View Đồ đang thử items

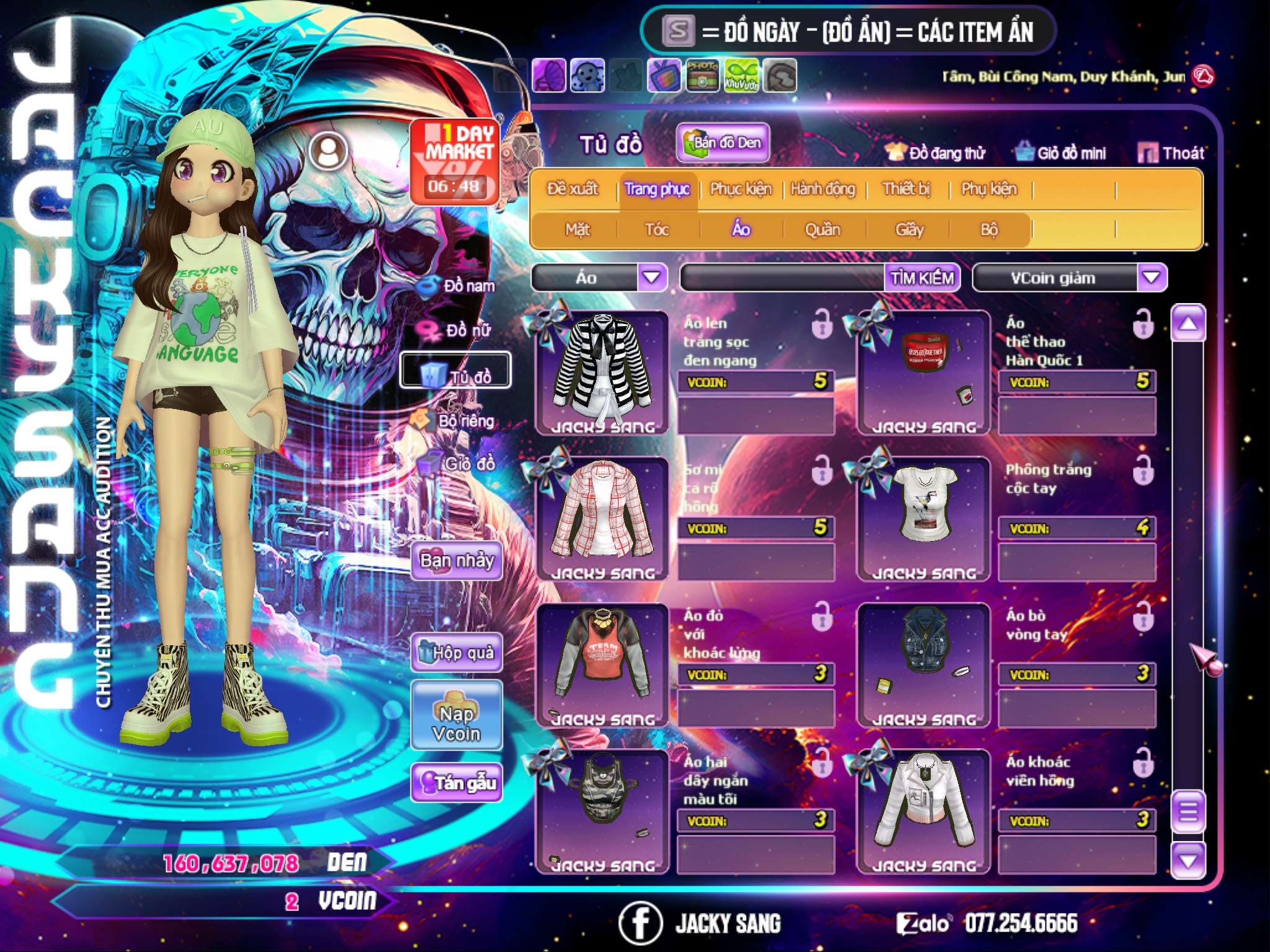click(936, 153)
